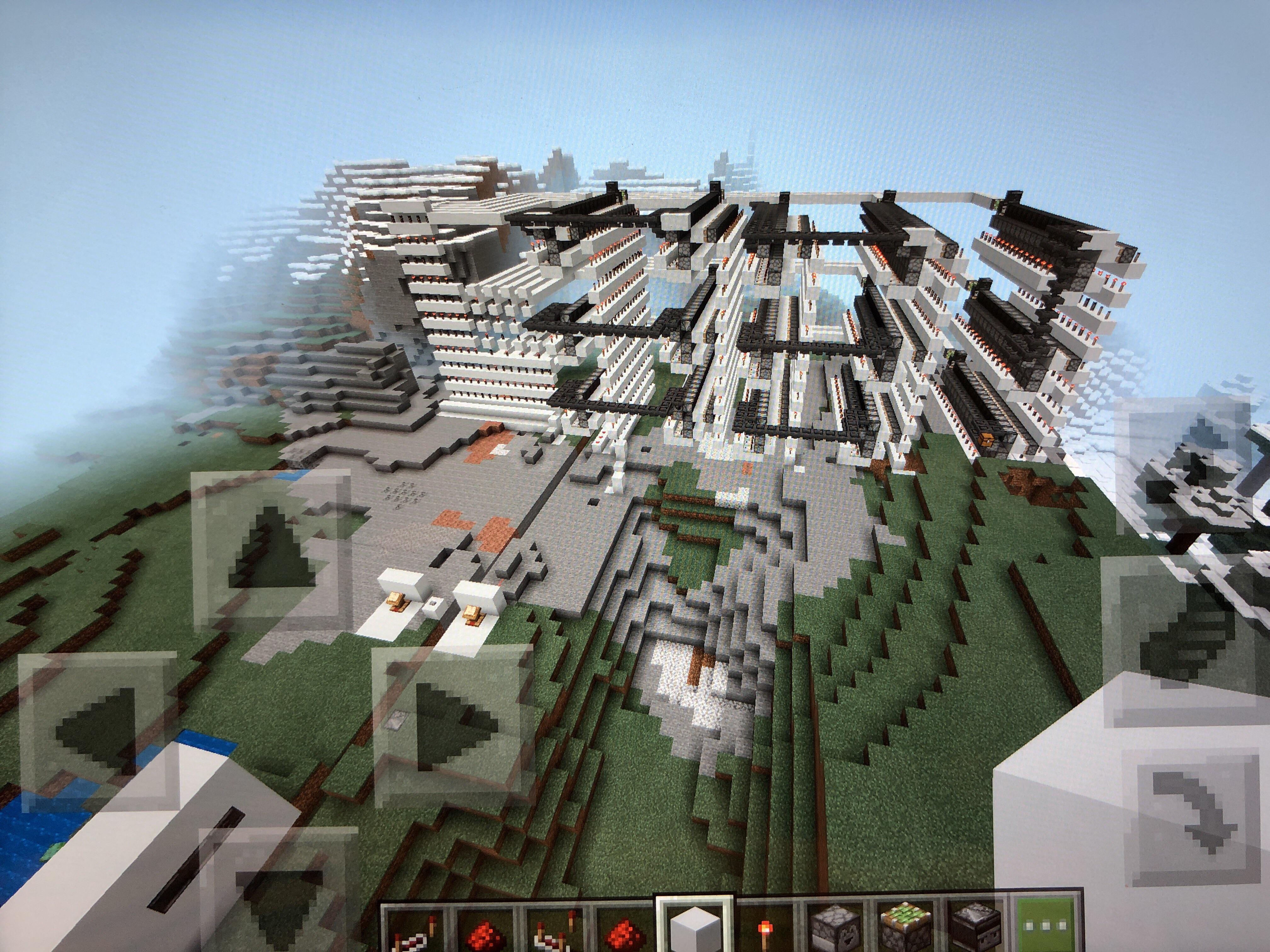Tap the hotbar slot holding the torch item
1270x952 pixels.
(x=765, y=928)
